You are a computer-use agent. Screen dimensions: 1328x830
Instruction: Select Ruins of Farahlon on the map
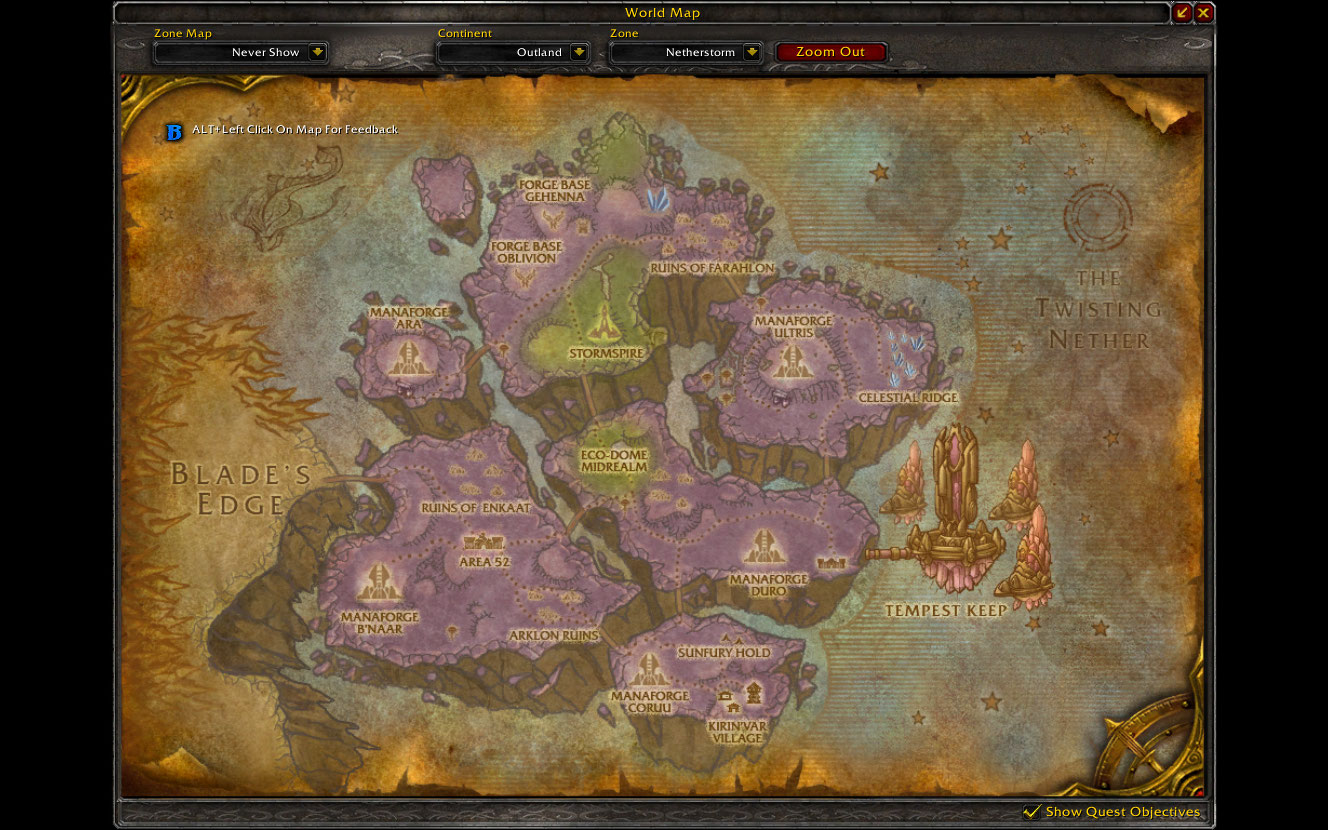711,267
